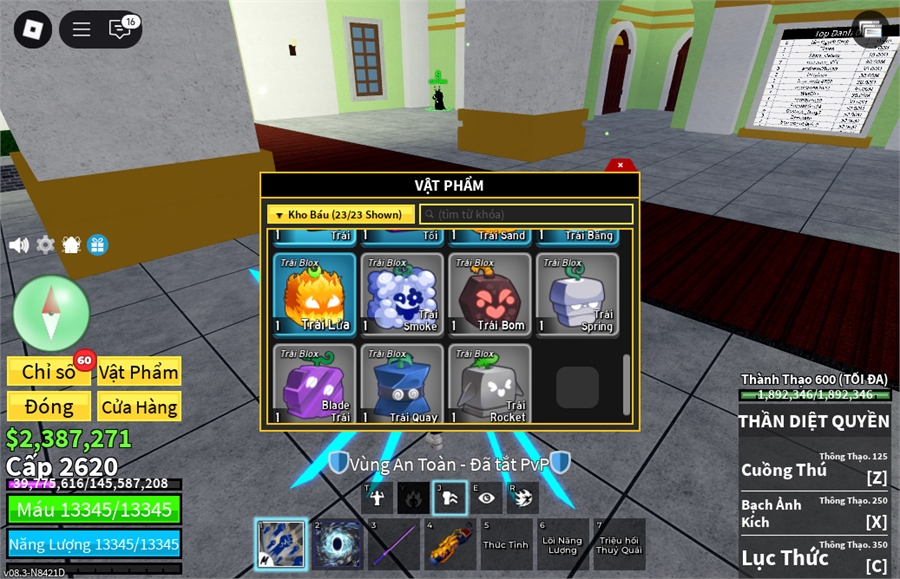Select the purple sword hotbar slot
The height and width of the screenshot is (579, 900).
pos(394,545)
